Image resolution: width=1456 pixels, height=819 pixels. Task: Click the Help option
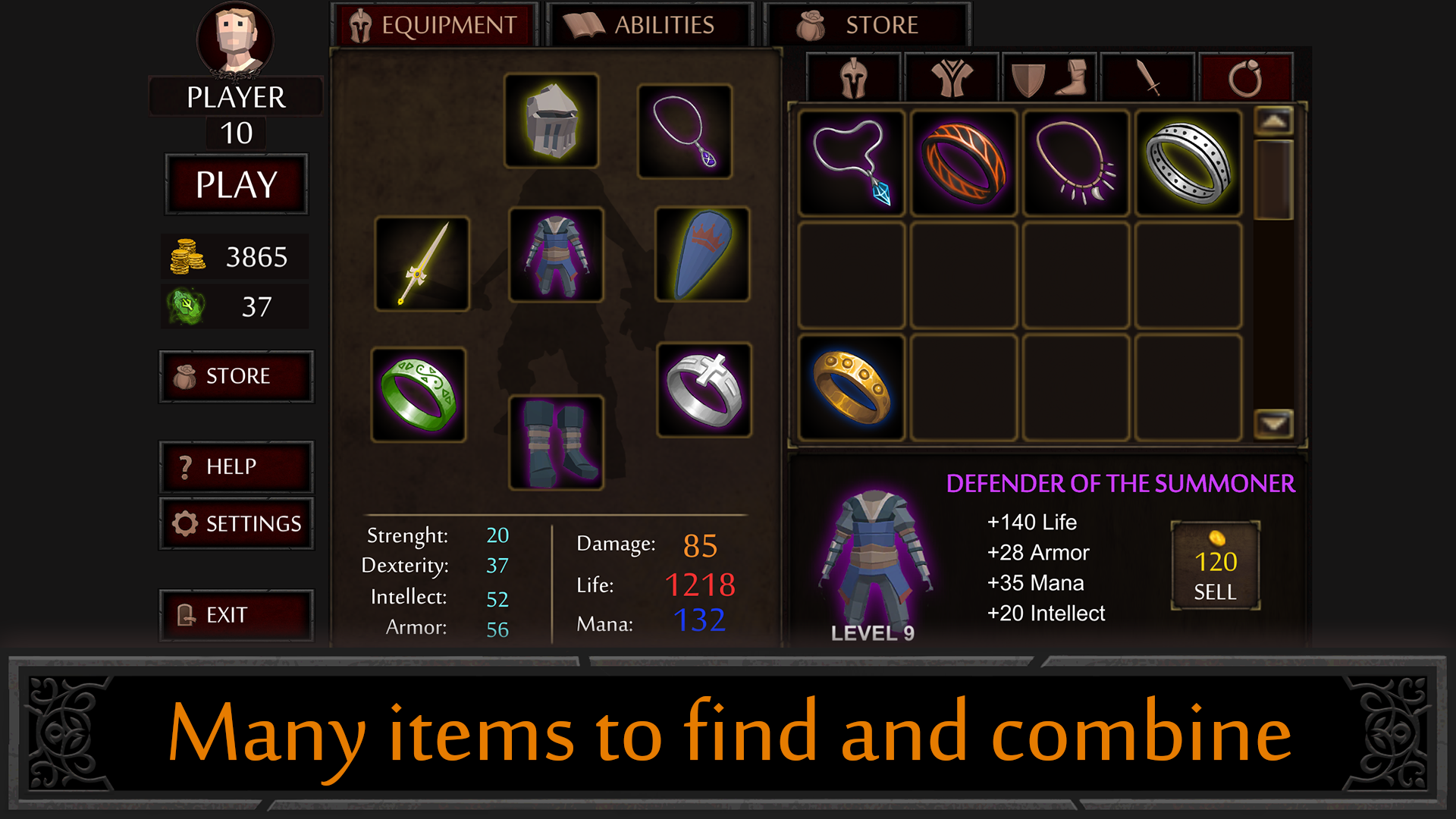pyautogui.click(x=236, y=467)
